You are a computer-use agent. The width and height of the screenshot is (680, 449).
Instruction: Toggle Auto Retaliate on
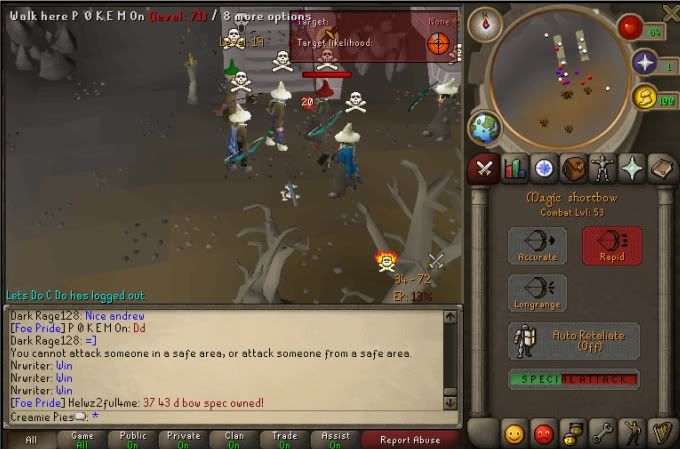click(x=574, y=340)
